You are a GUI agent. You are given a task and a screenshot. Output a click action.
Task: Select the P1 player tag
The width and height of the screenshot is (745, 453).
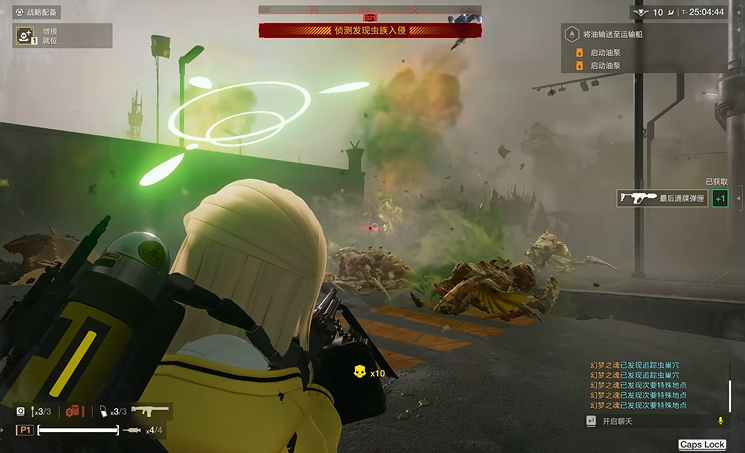point(25,430)
